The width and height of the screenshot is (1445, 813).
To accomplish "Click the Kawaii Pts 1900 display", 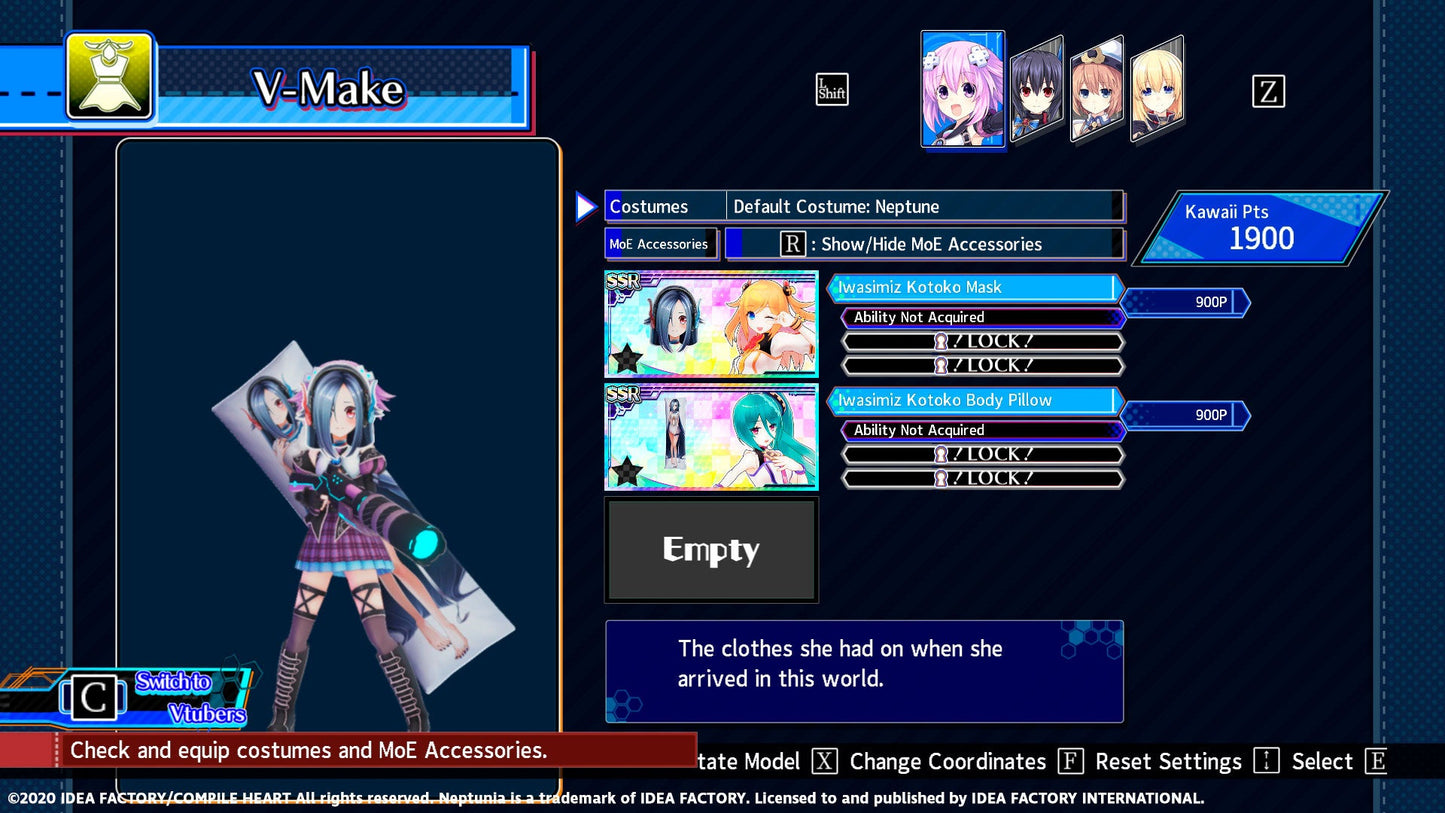I will point(1263,227).
